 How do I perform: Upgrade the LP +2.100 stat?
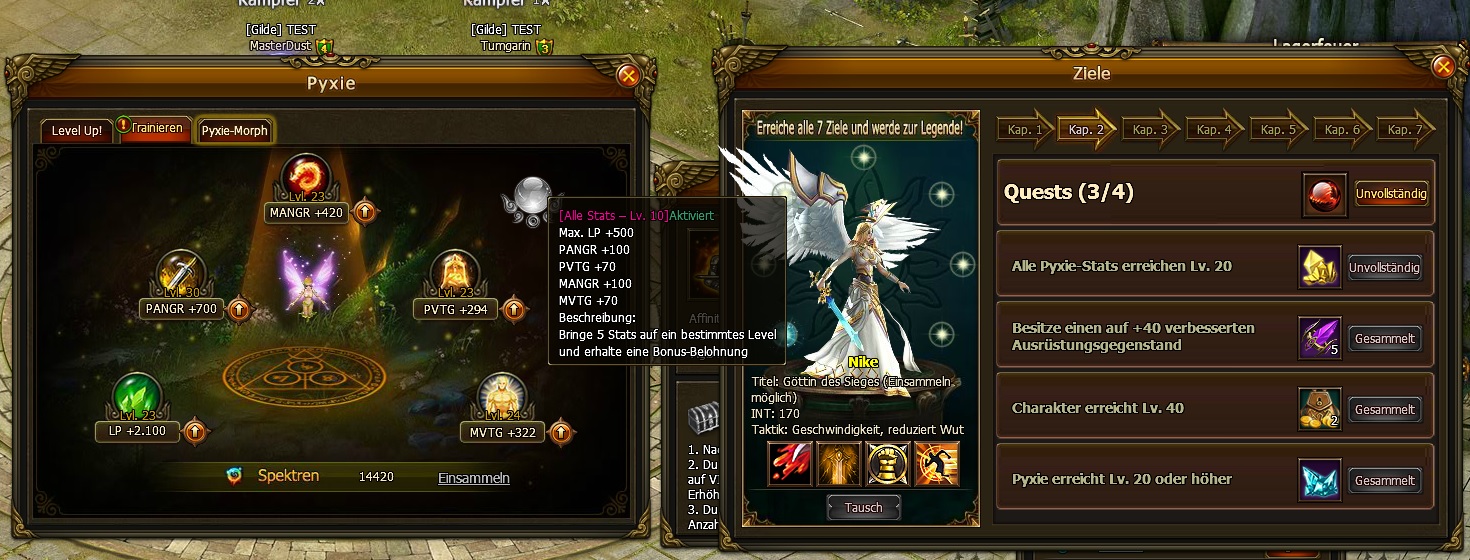pos(196,432)
